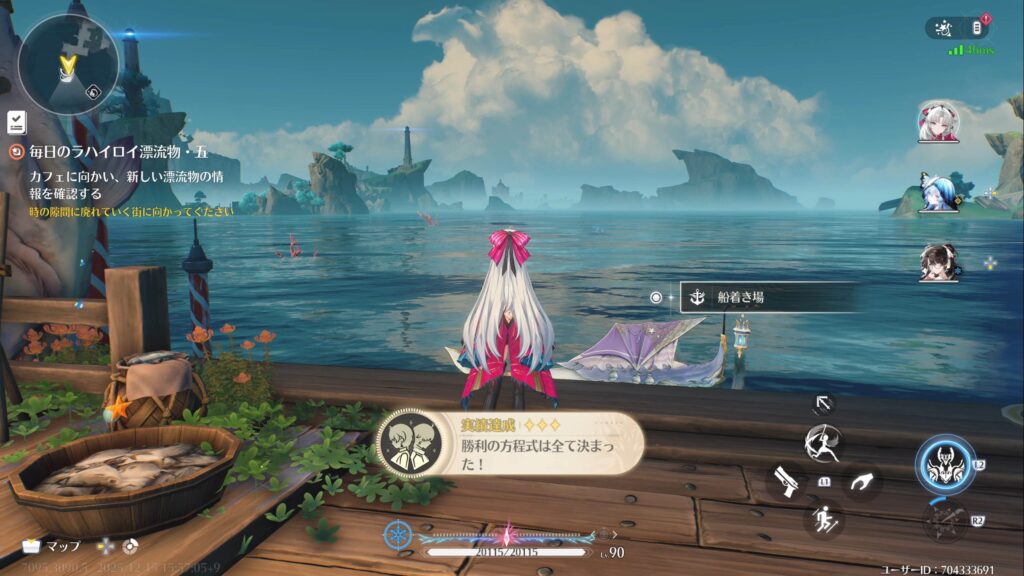Select the daily Rahairoi driftage quest tracker
The image size is (1024, 576).
click(x=117, y=152)
